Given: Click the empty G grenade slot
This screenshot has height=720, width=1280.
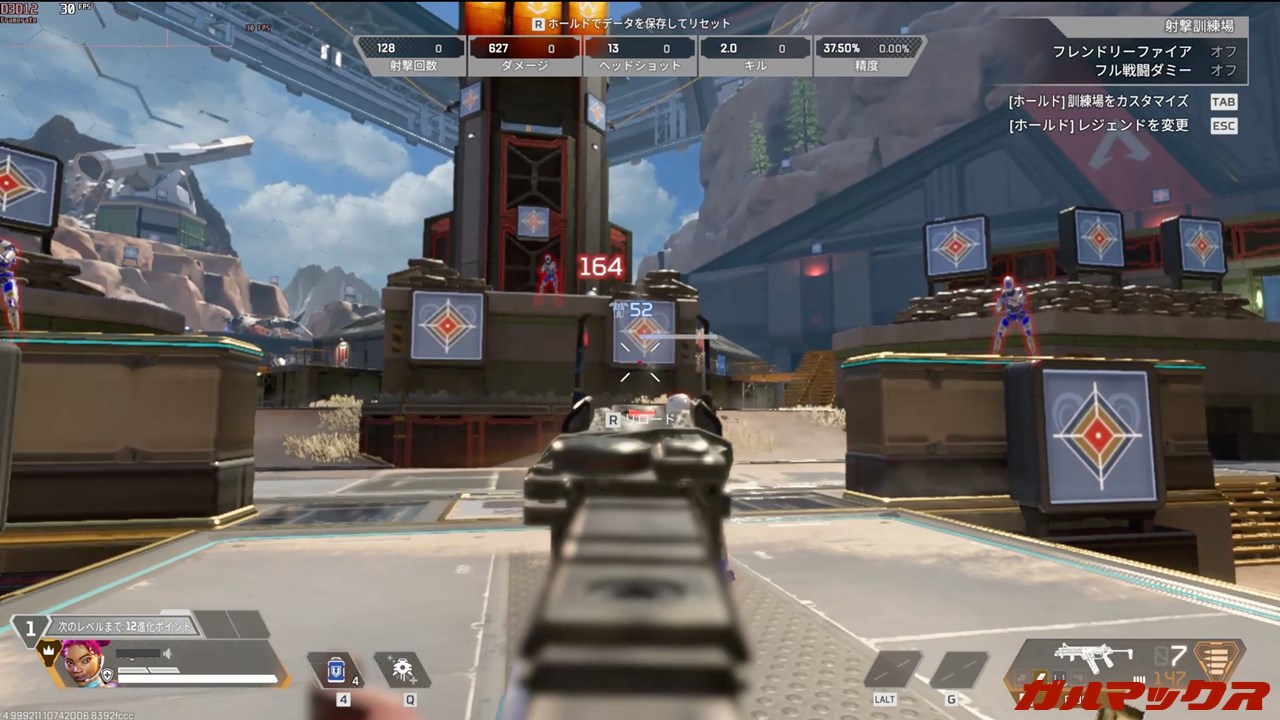Looking at the screenshot, I should click(958, 670).
